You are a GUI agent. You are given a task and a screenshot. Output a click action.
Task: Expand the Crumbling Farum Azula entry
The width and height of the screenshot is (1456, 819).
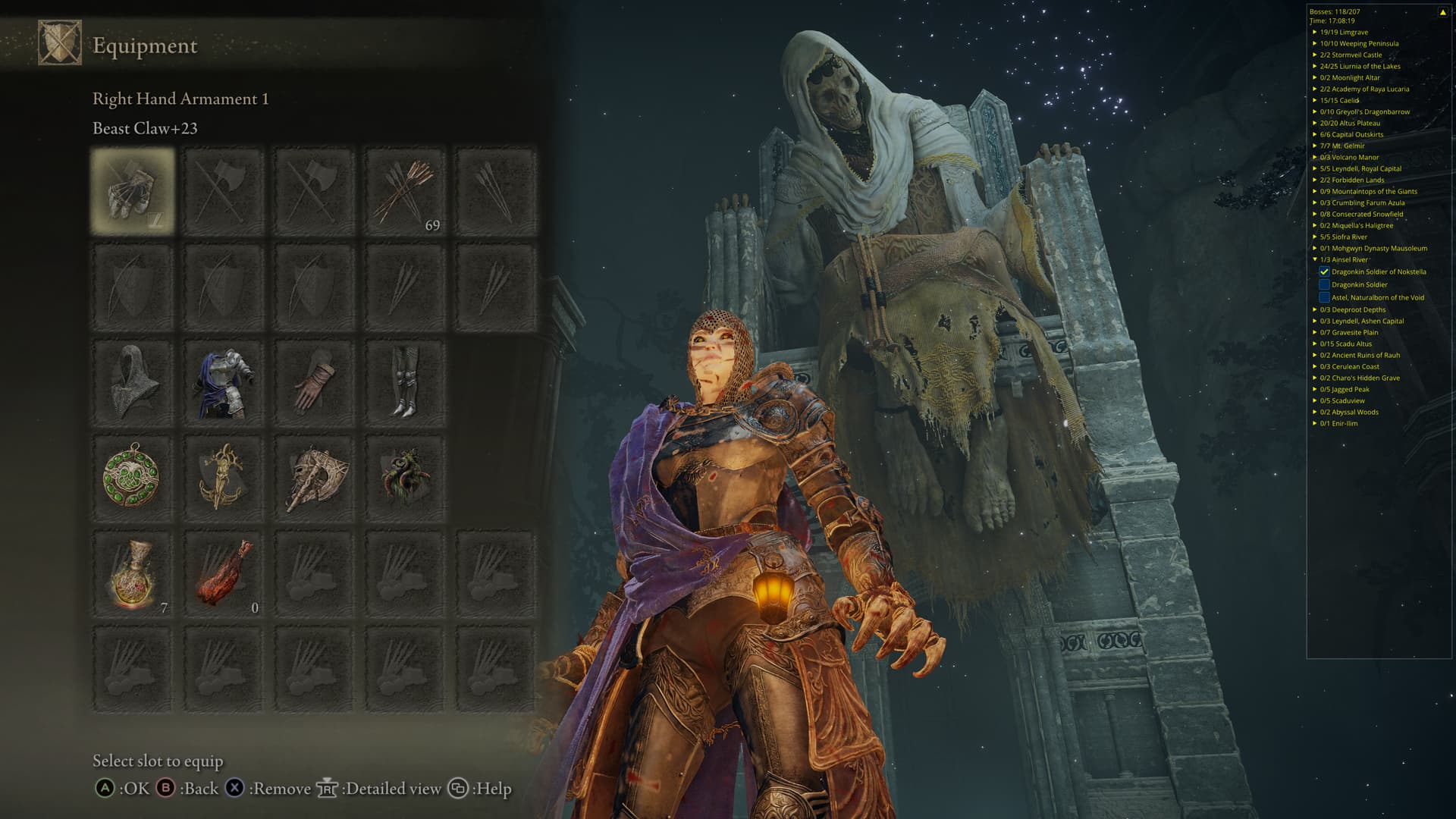[1315, 202]
